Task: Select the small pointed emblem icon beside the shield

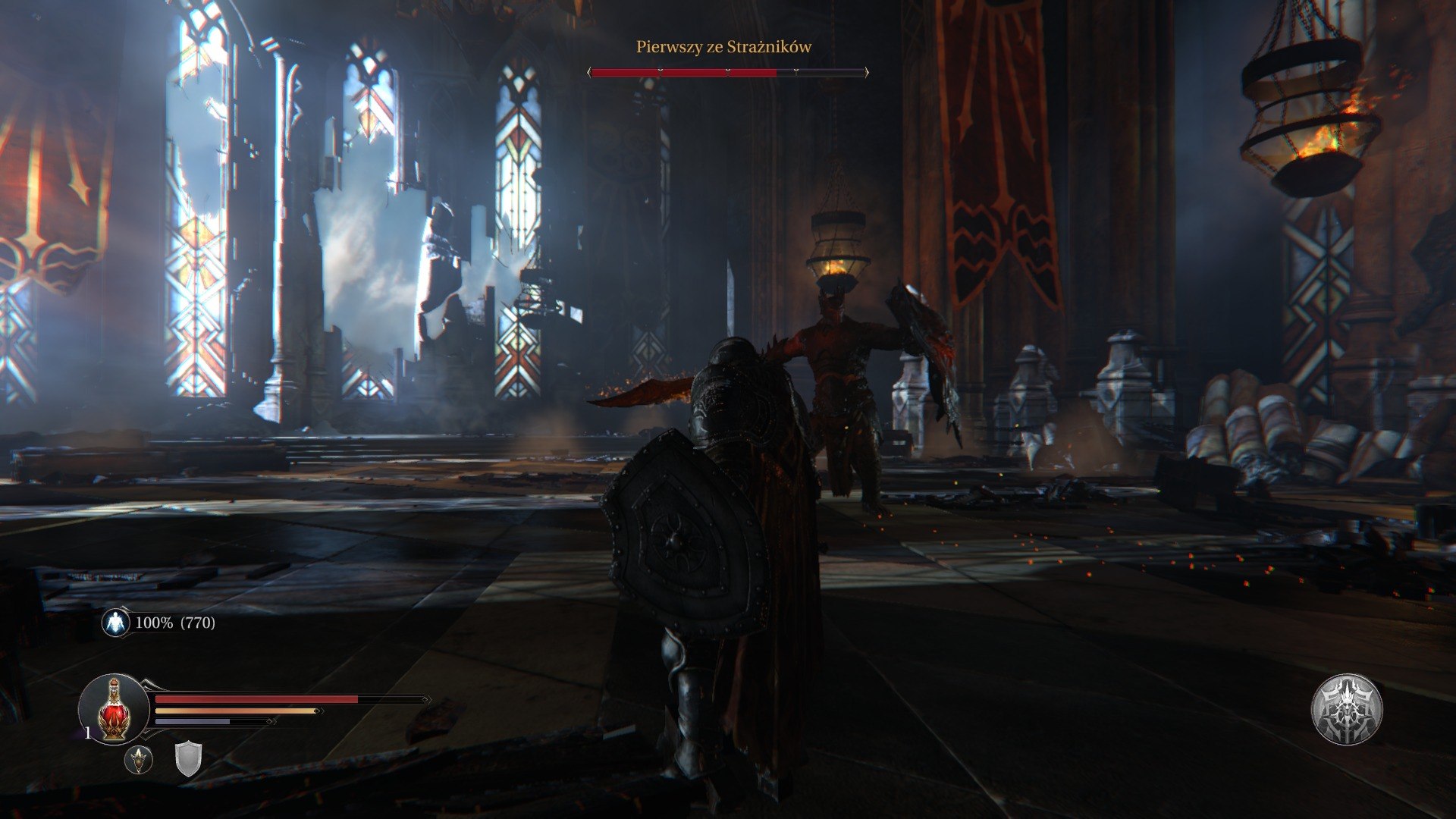Action: click(x=139, y=760)
